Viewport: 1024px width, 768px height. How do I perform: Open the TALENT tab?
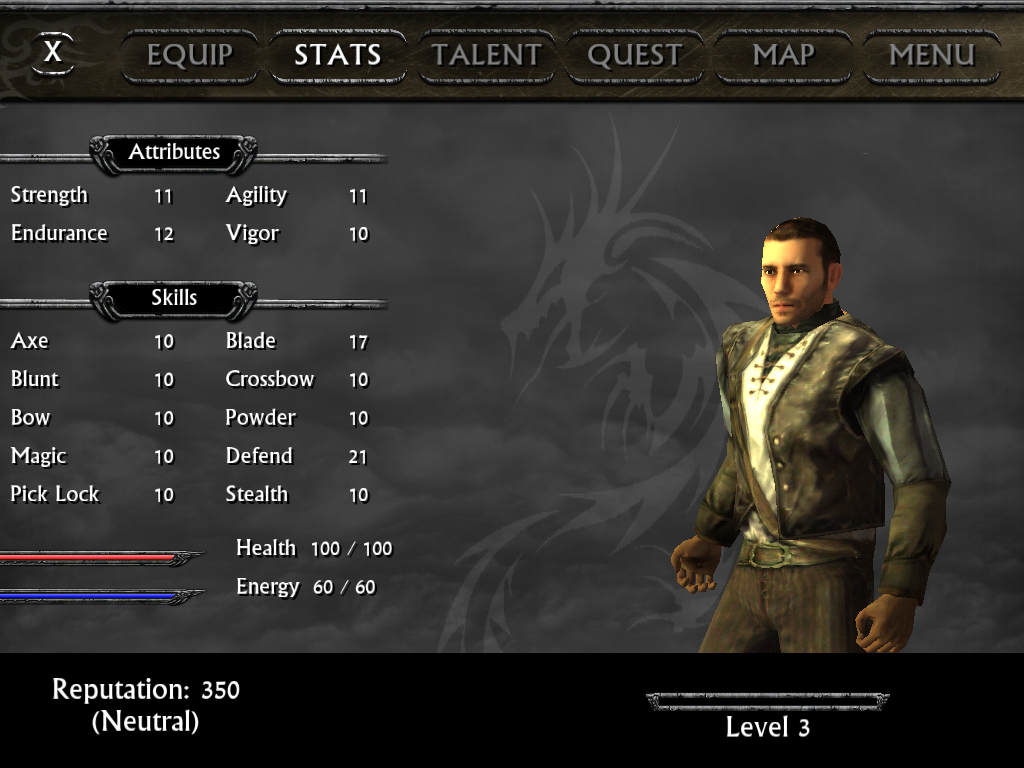[486, 55]
